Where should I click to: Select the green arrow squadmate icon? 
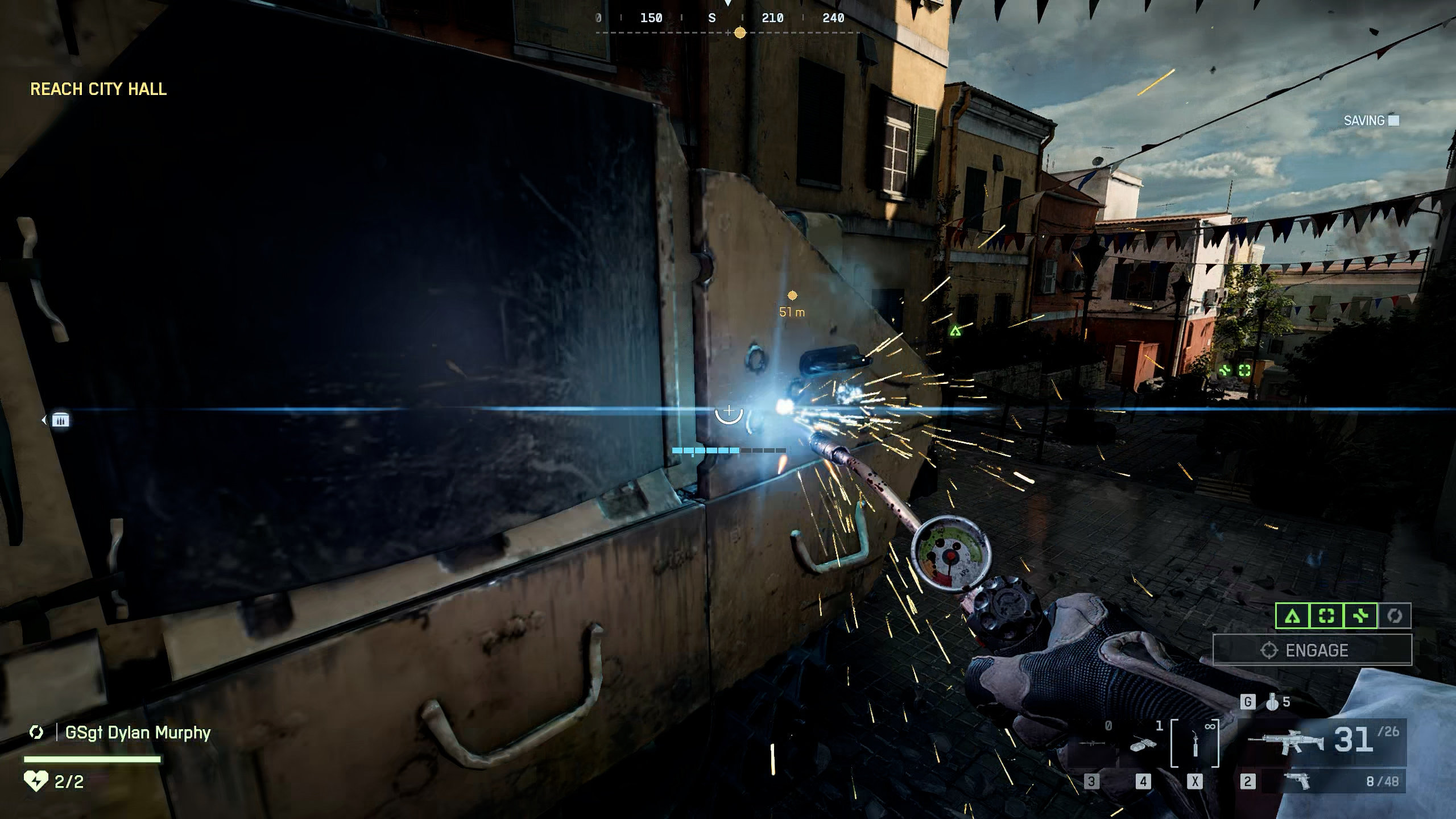click(x=1292, y=616)
